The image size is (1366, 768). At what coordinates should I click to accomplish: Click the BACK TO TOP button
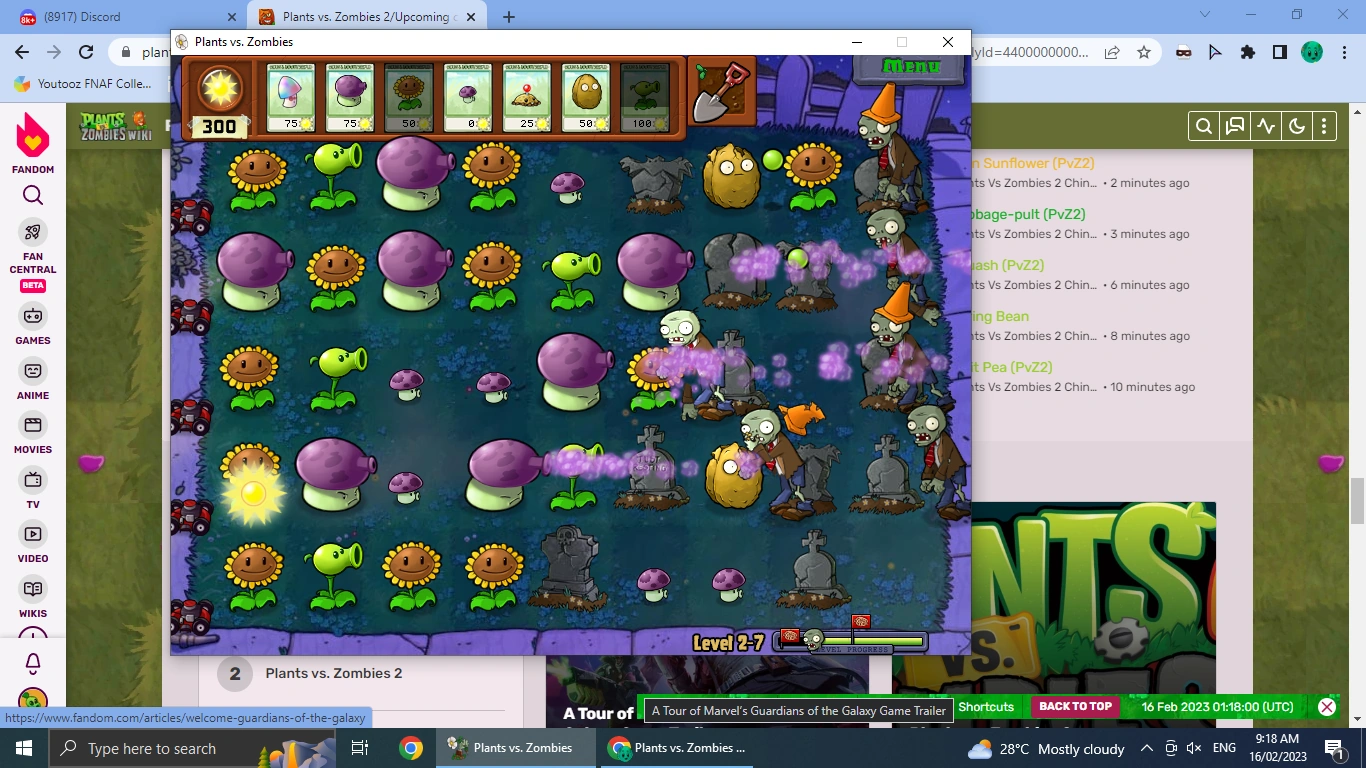point(1075,706)
